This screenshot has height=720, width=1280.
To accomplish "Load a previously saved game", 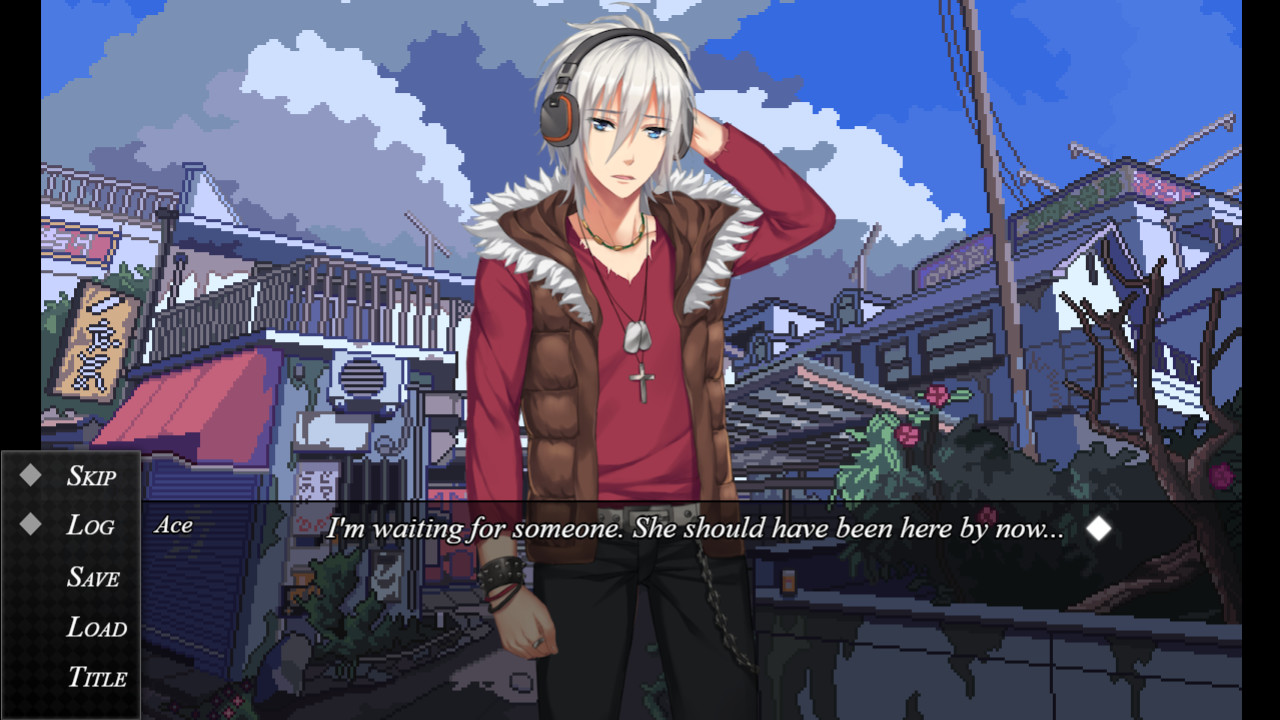I will (x=98, y=626).
